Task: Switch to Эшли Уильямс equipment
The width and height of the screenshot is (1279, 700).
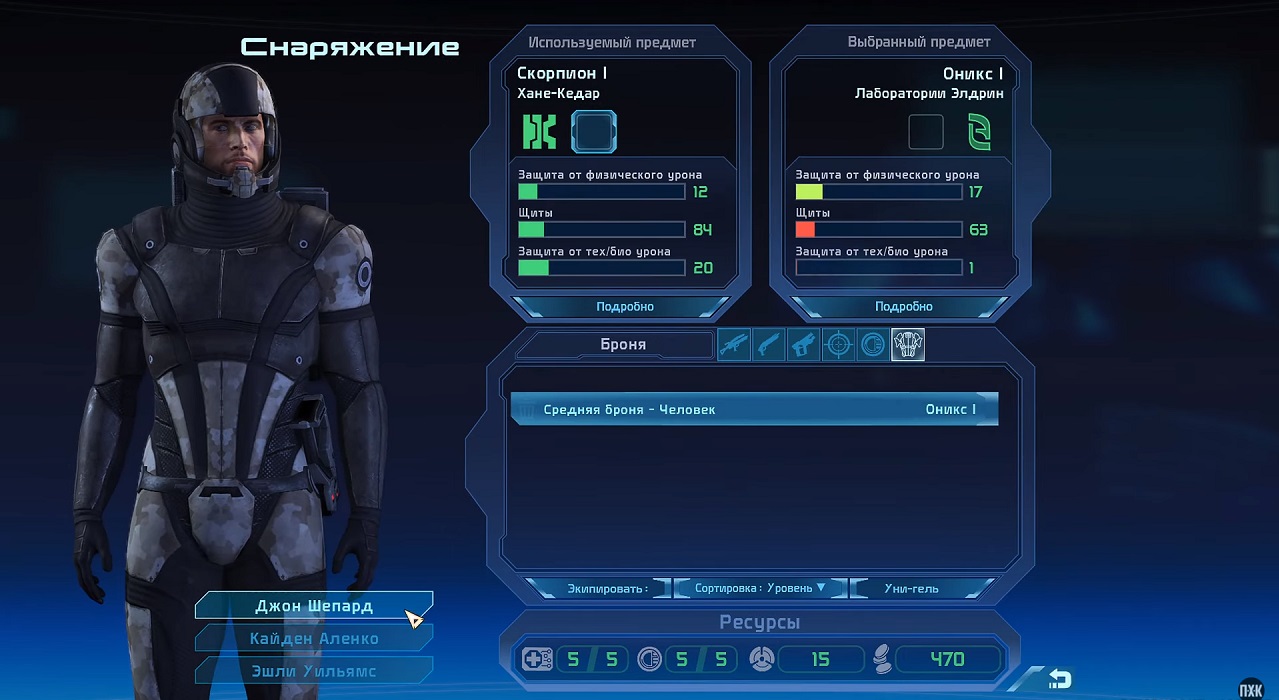Action: [x=313, y=670]
